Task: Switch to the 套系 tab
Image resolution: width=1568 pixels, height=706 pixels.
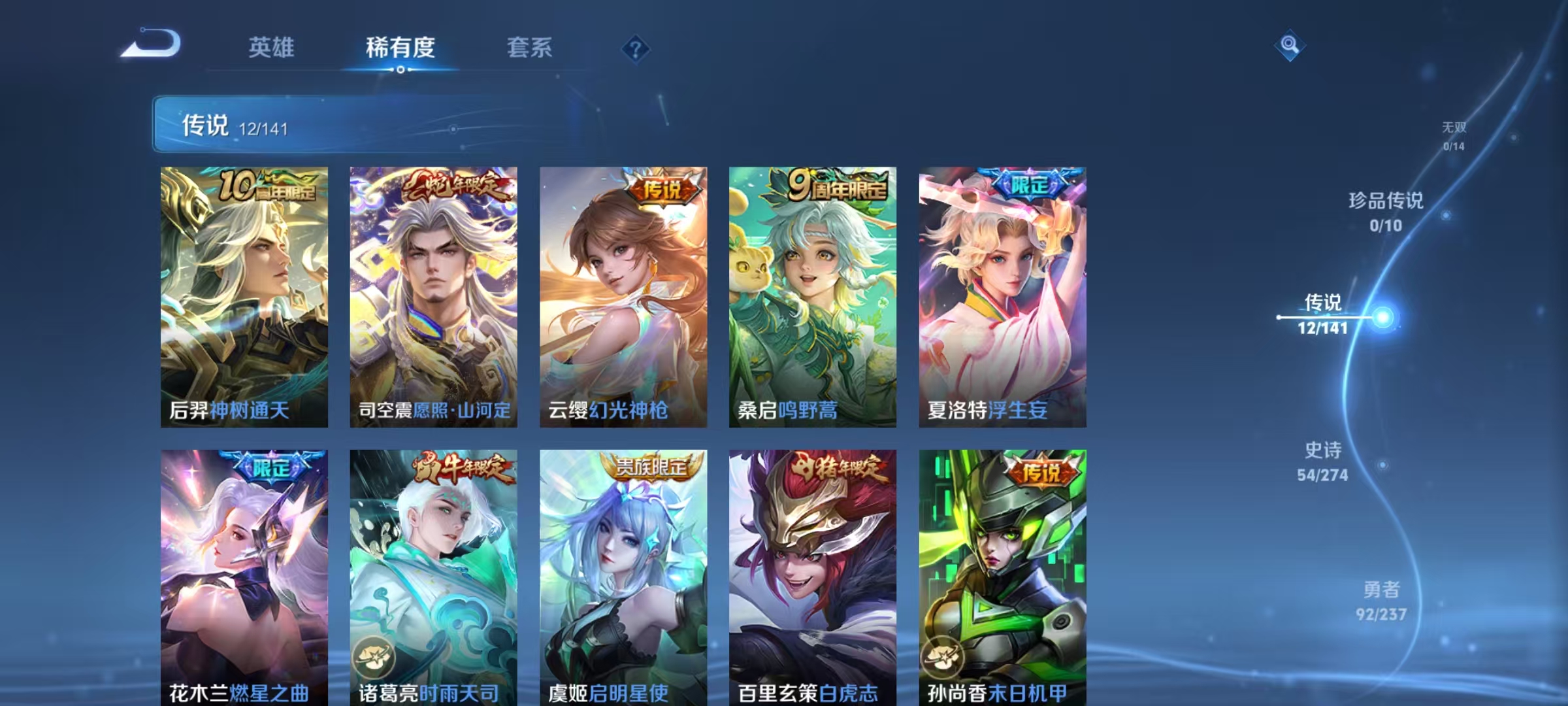Action: click(531, 48)
